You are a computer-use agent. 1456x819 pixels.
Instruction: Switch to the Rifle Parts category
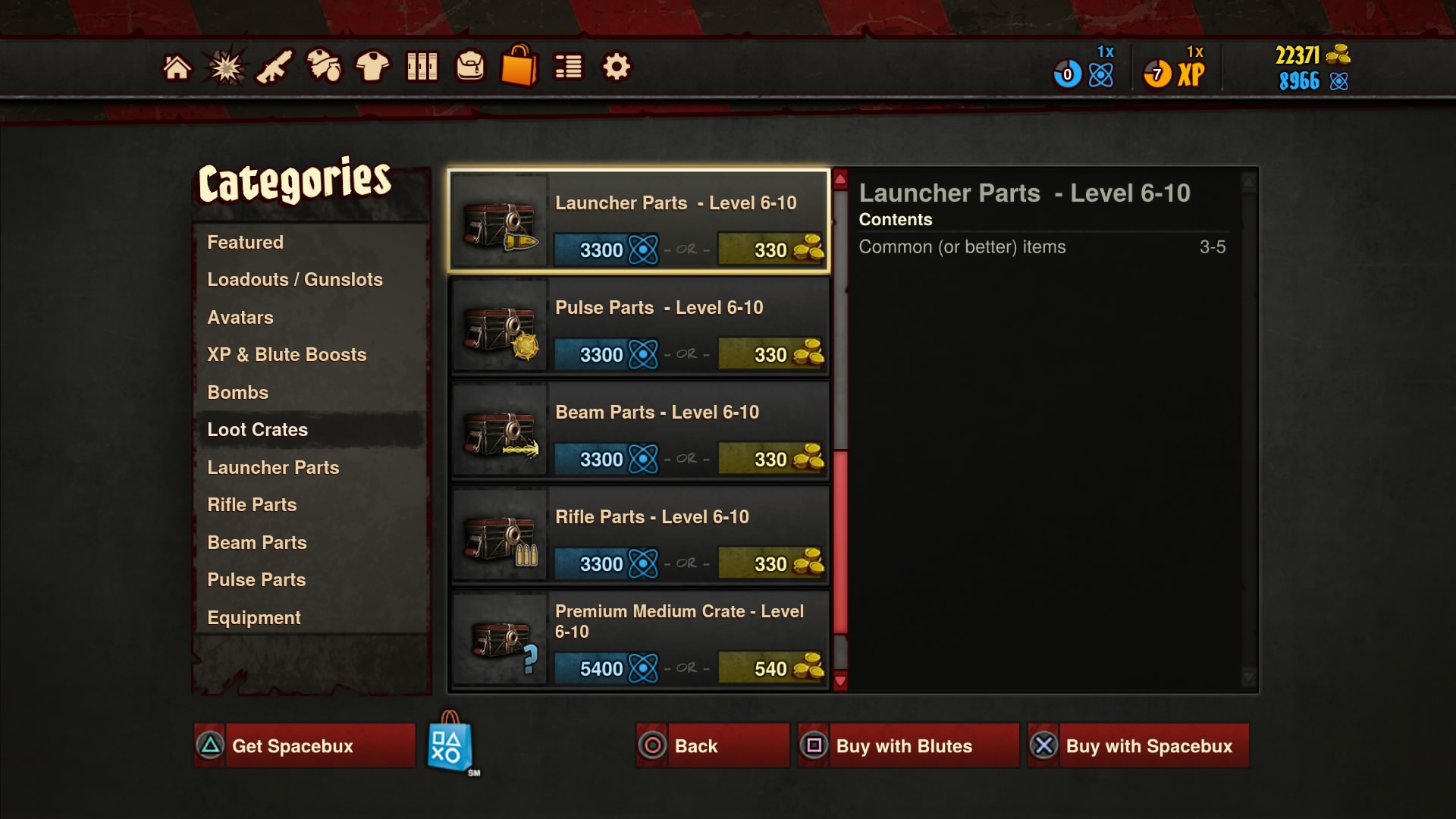point(252,504)
